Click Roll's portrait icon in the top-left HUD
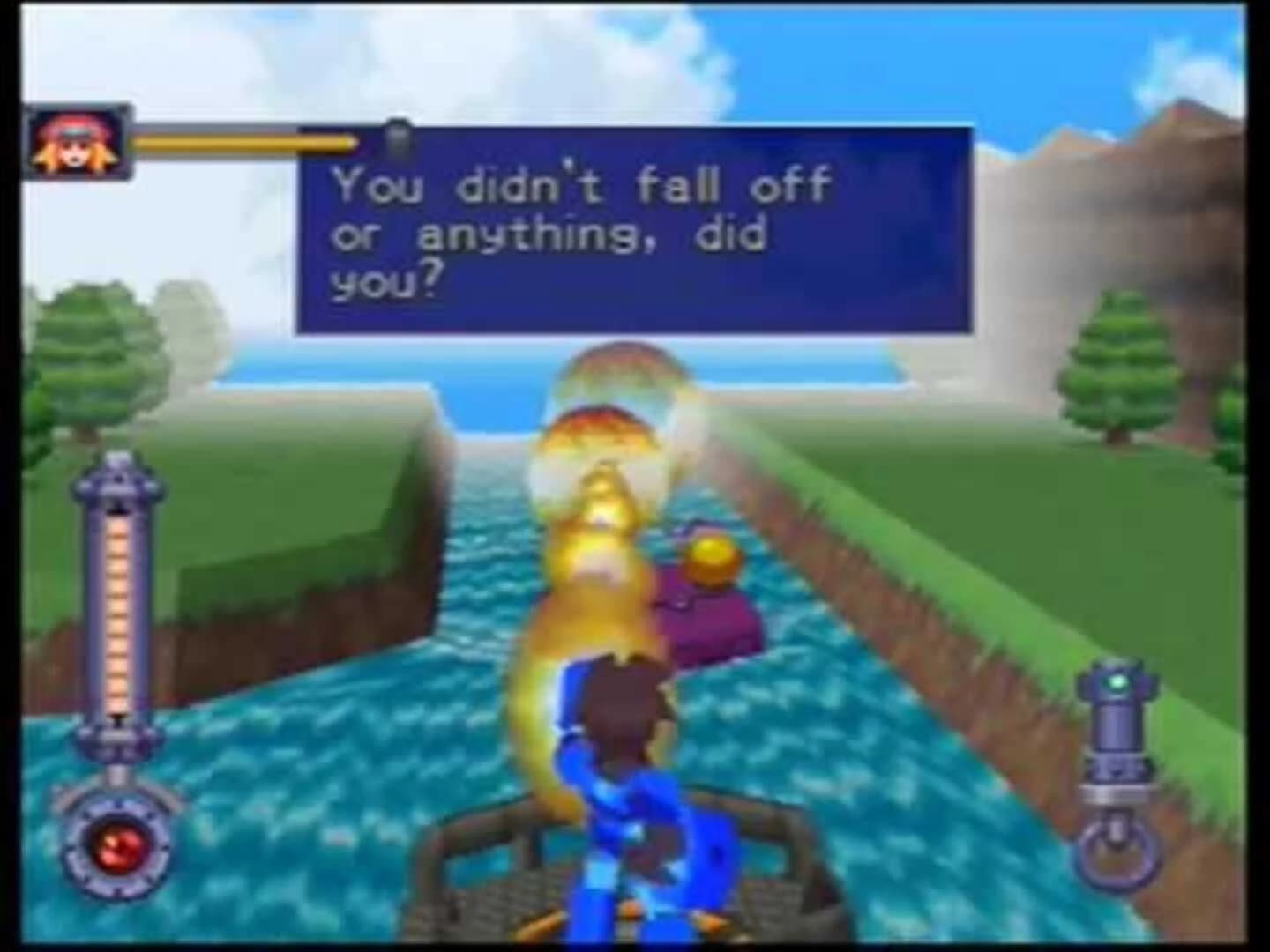Viewport: 1270px width, 952px height. tap(75, 139)
